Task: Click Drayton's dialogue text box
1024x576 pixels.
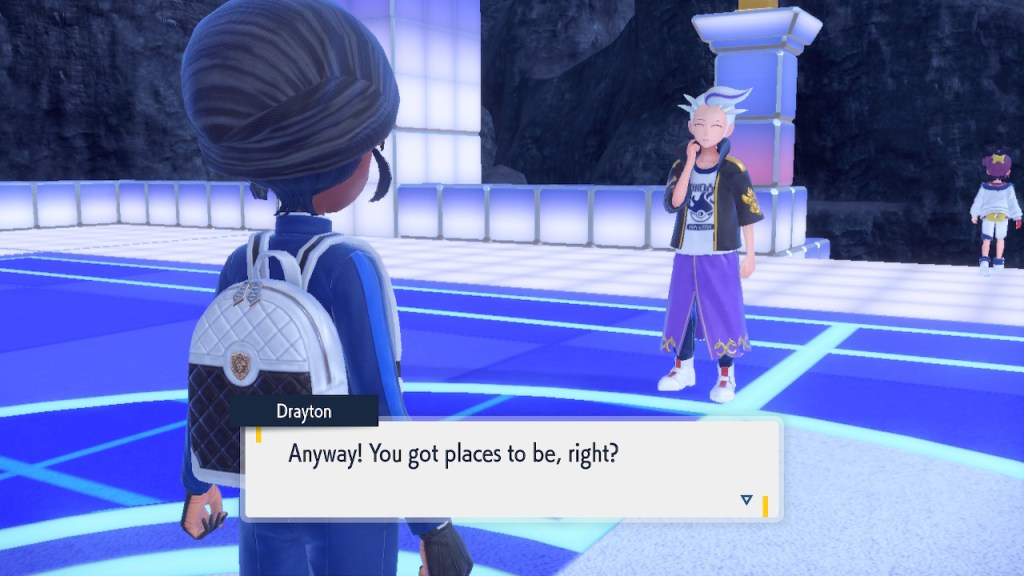Action: (x=512, y=468)
